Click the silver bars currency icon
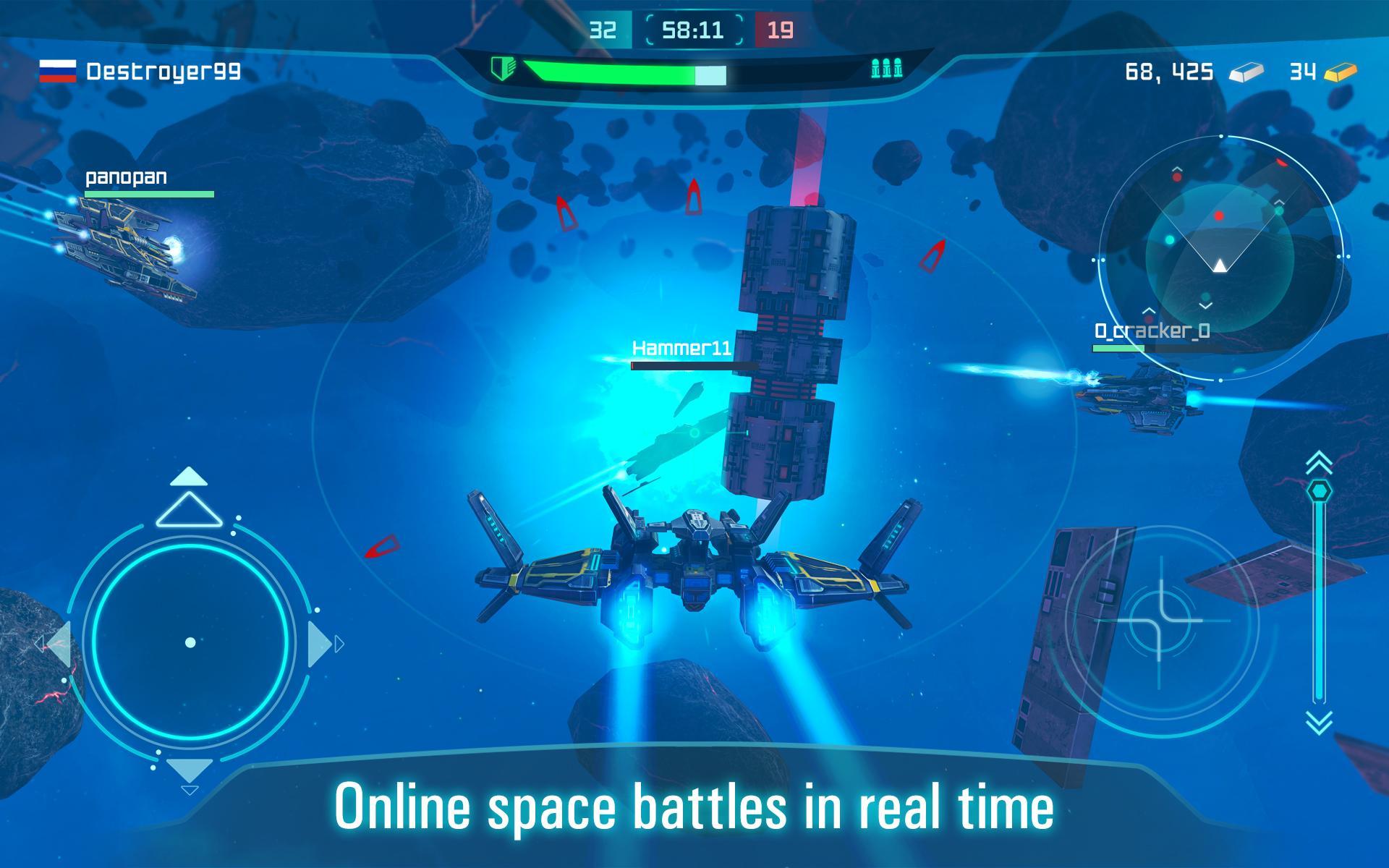The height and width of the screenshot is (868, 1389). (x=1246, y=72)
